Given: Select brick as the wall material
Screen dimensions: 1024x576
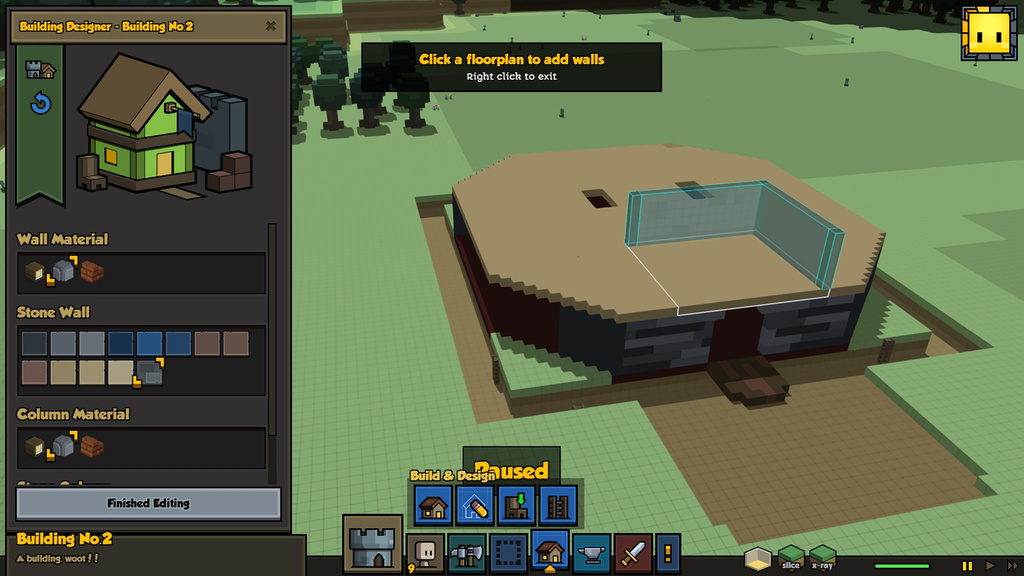Looking at the screenshot, I should click(93, 271).
